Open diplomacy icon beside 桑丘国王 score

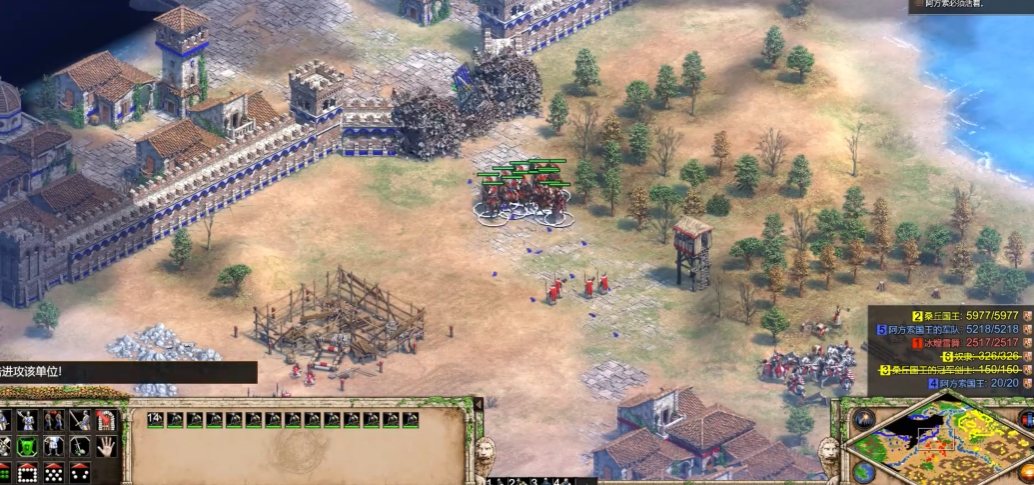tap(1027, 315)
